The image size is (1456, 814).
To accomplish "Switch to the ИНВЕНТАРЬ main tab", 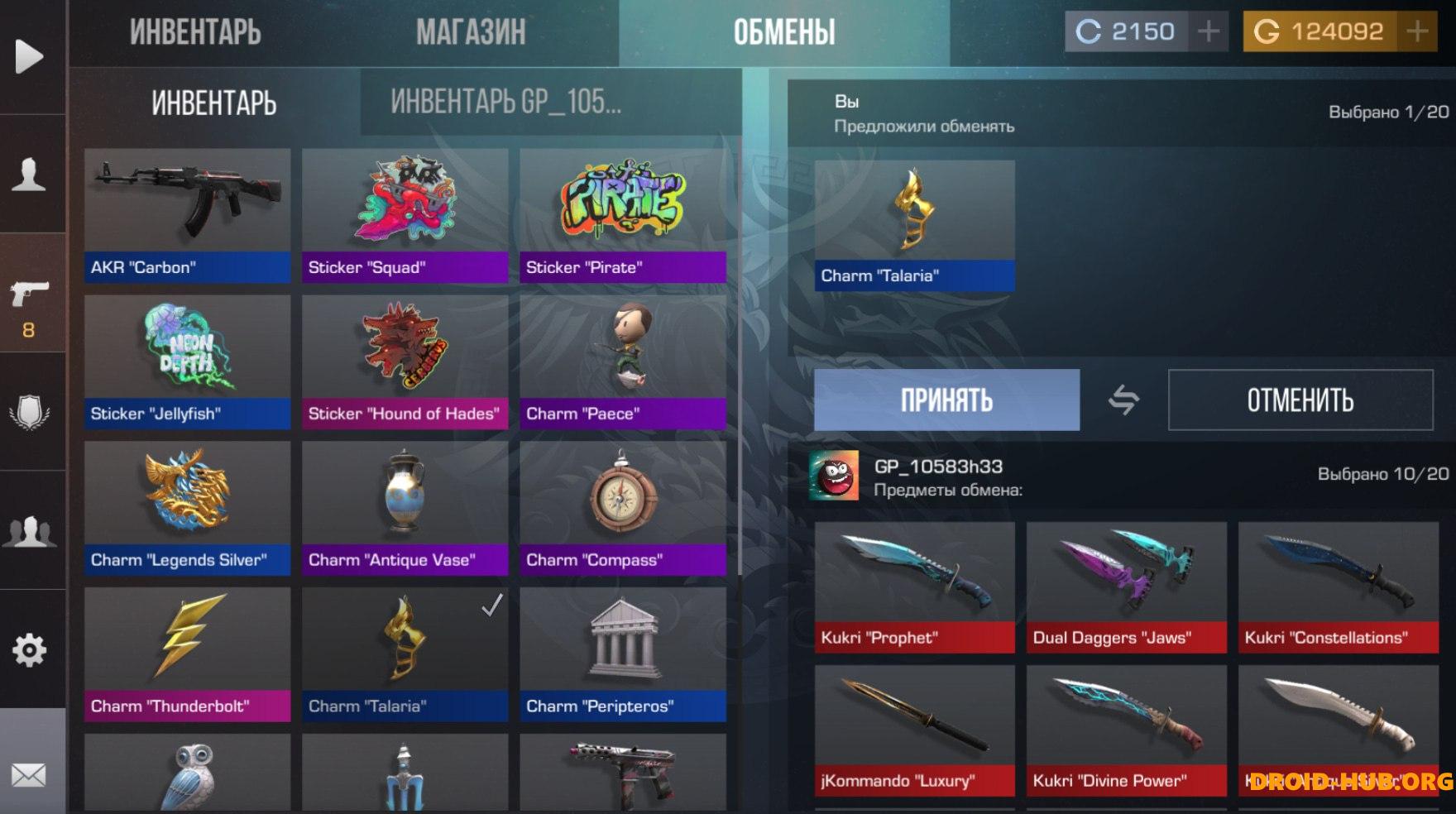I will click(213, 100).
